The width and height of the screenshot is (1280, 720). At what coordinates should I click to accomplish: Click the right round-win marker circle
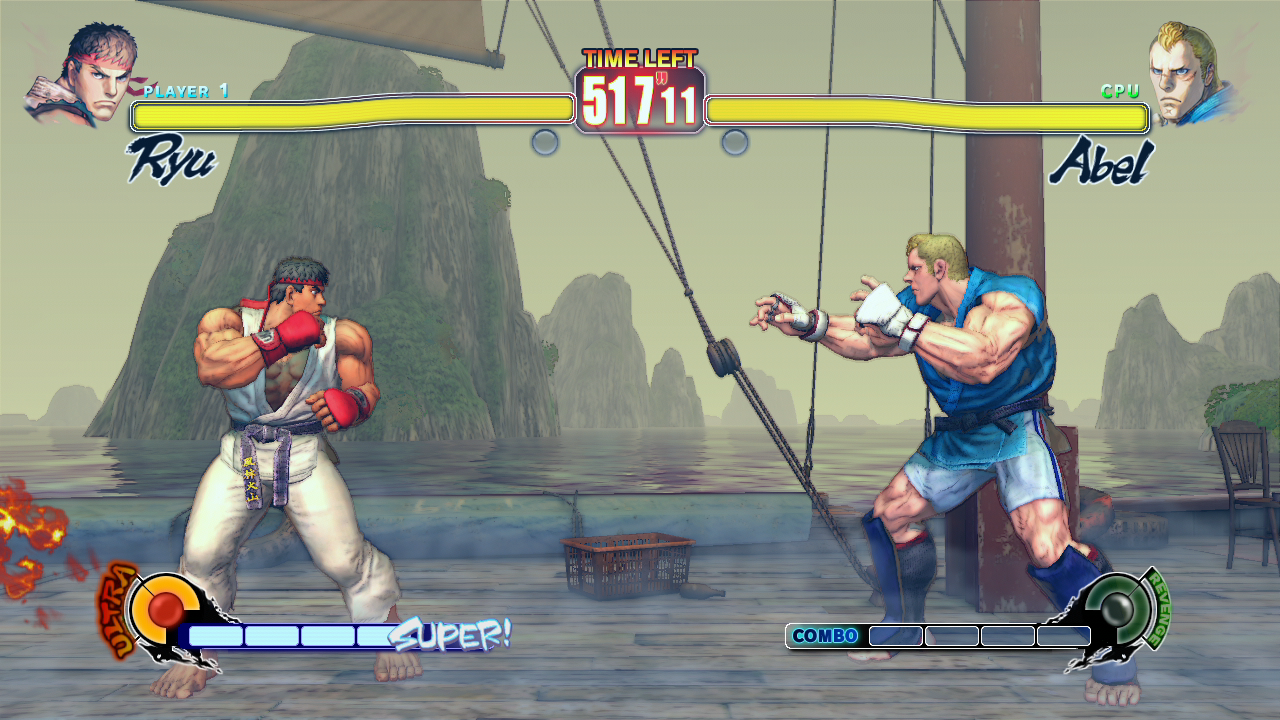click(736, 141)
